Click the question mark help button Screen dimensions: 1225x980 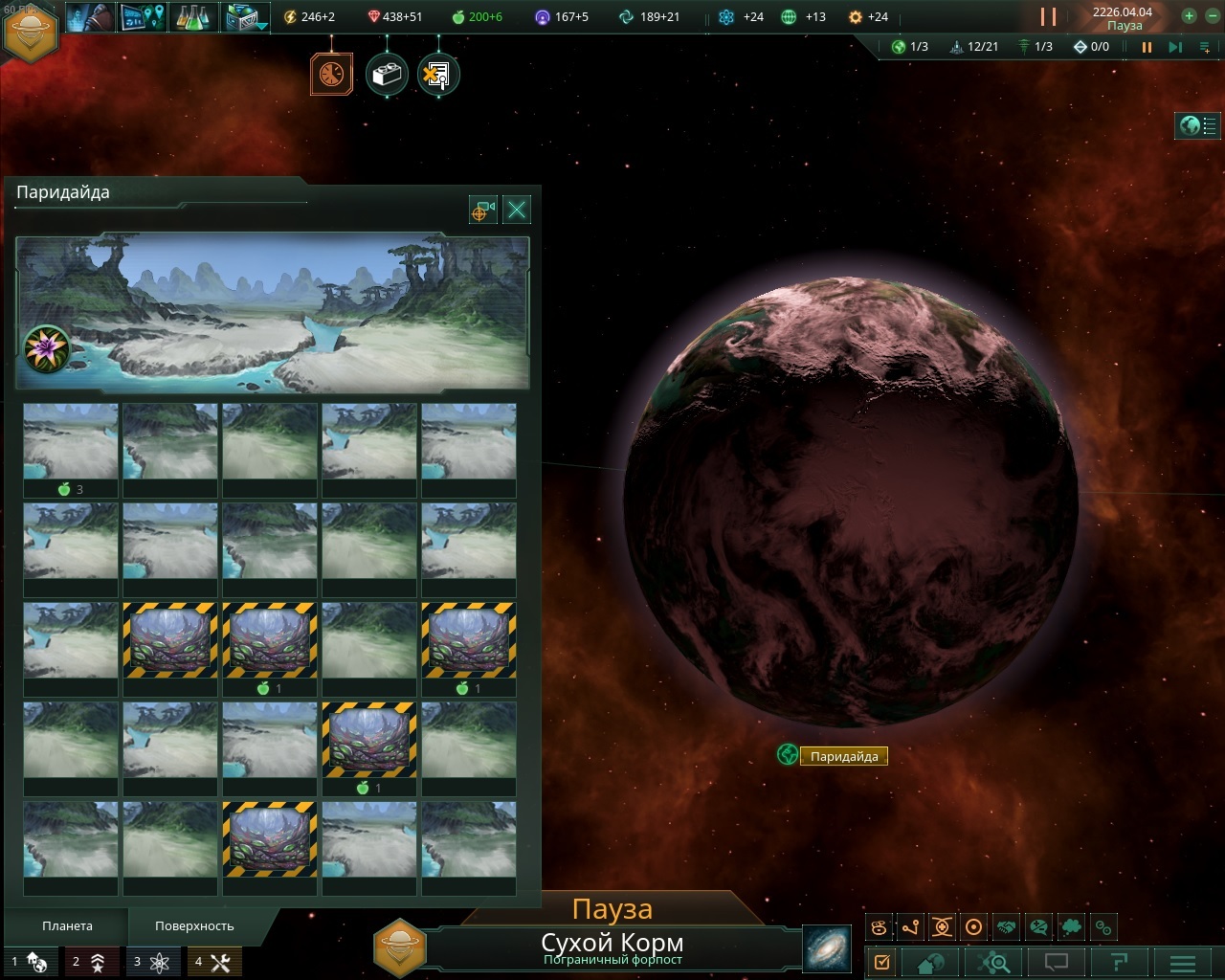pos(1119,962)
